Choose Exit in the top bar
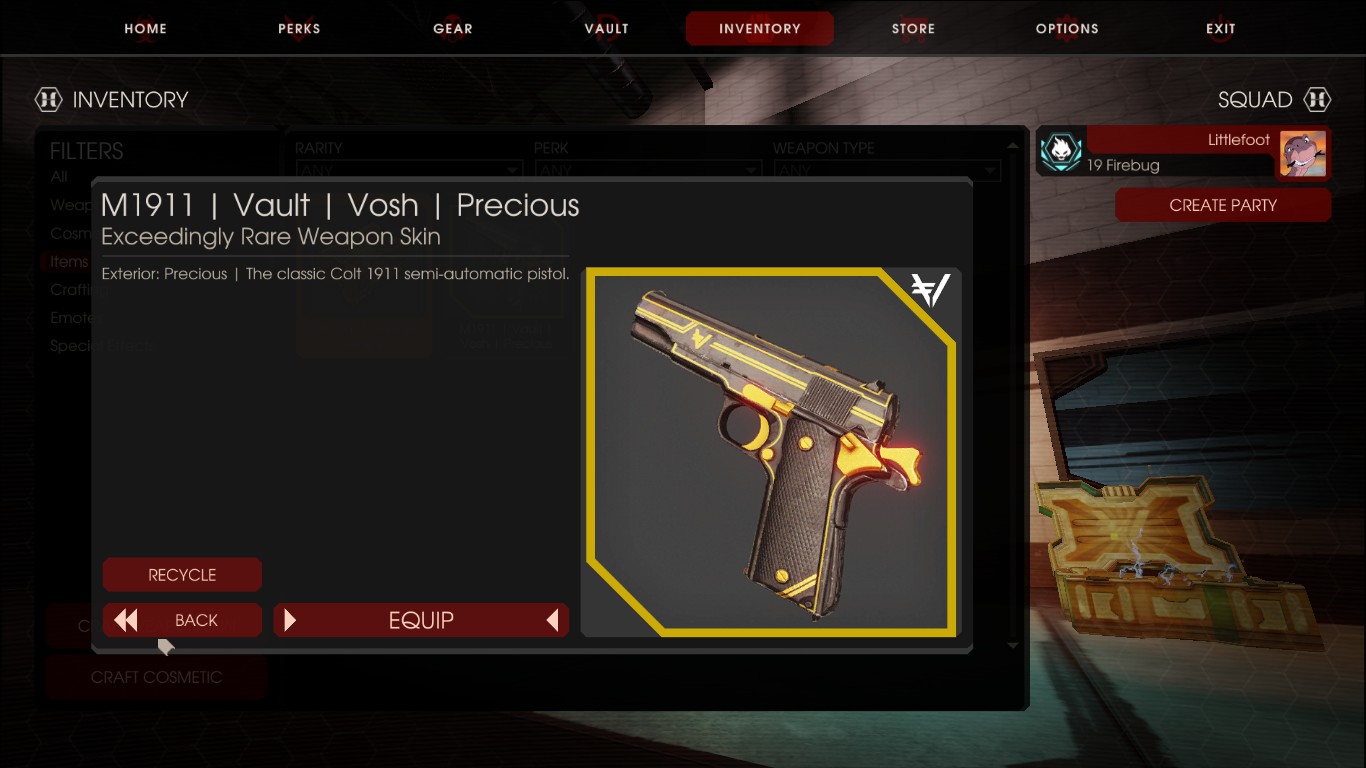Image resolution: width=1366 pixels, height=768 pixels. tap(1221, 28)
